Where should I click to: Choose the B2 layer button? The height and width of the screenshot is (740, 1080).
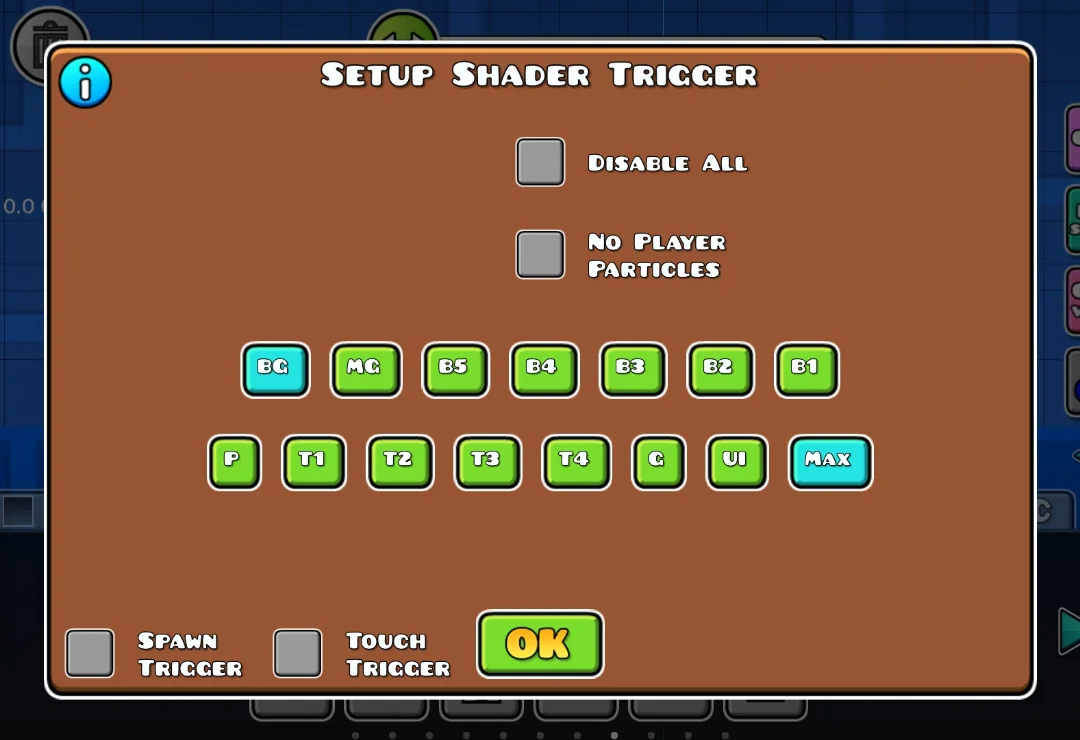[x=720, y=369]
